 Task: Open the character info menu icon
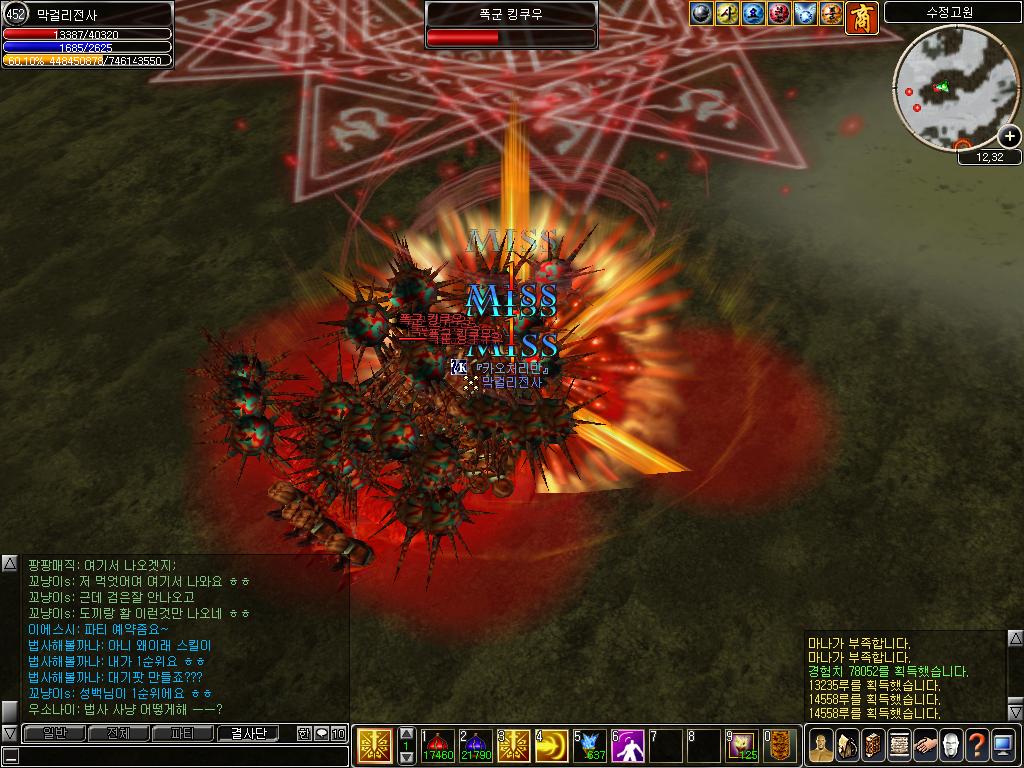[x=820, y=745]
